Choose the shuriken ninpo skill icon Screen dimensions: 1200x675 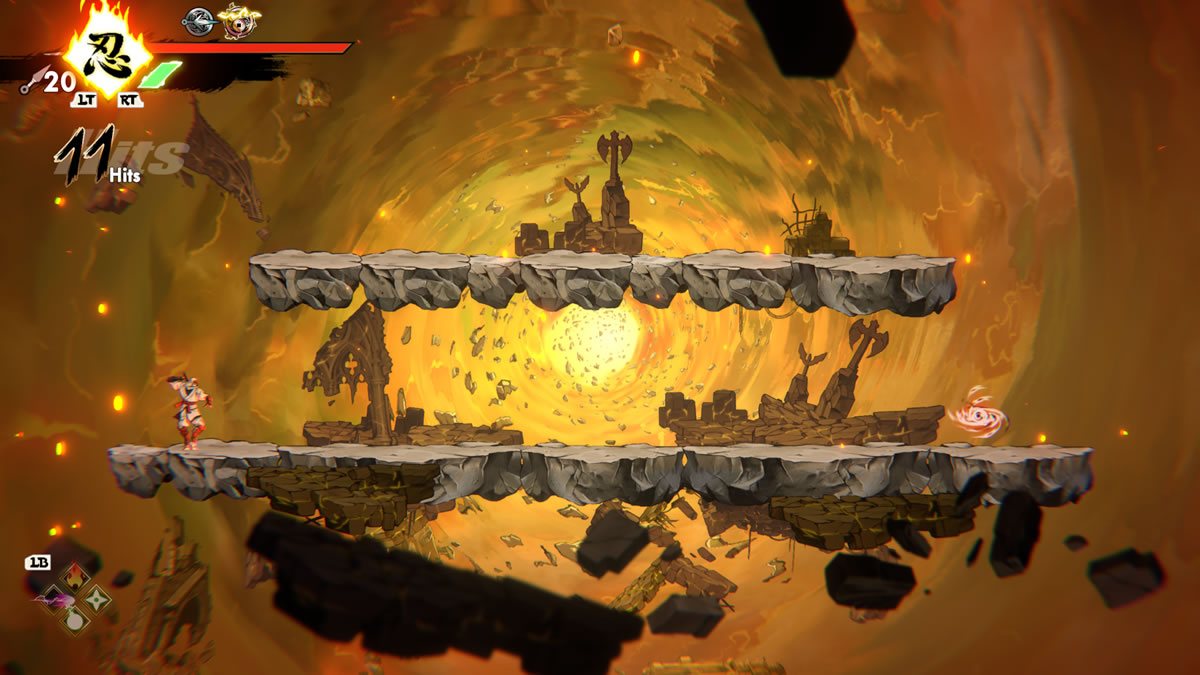pyautogui.click(x=97, y=599)
